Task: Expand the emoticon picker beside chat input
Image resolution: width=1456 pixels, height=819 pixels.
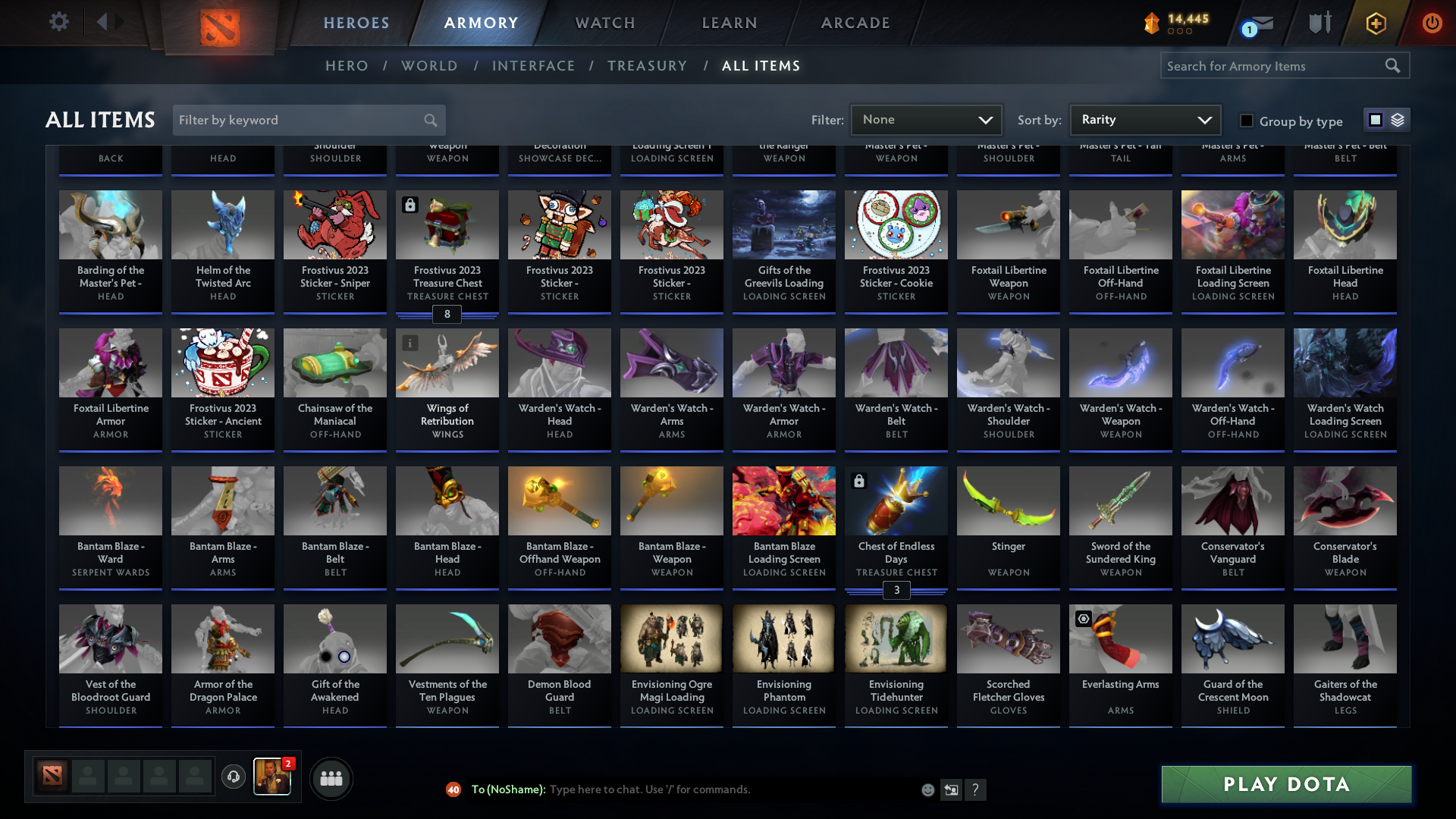Action: coord(927,789)
